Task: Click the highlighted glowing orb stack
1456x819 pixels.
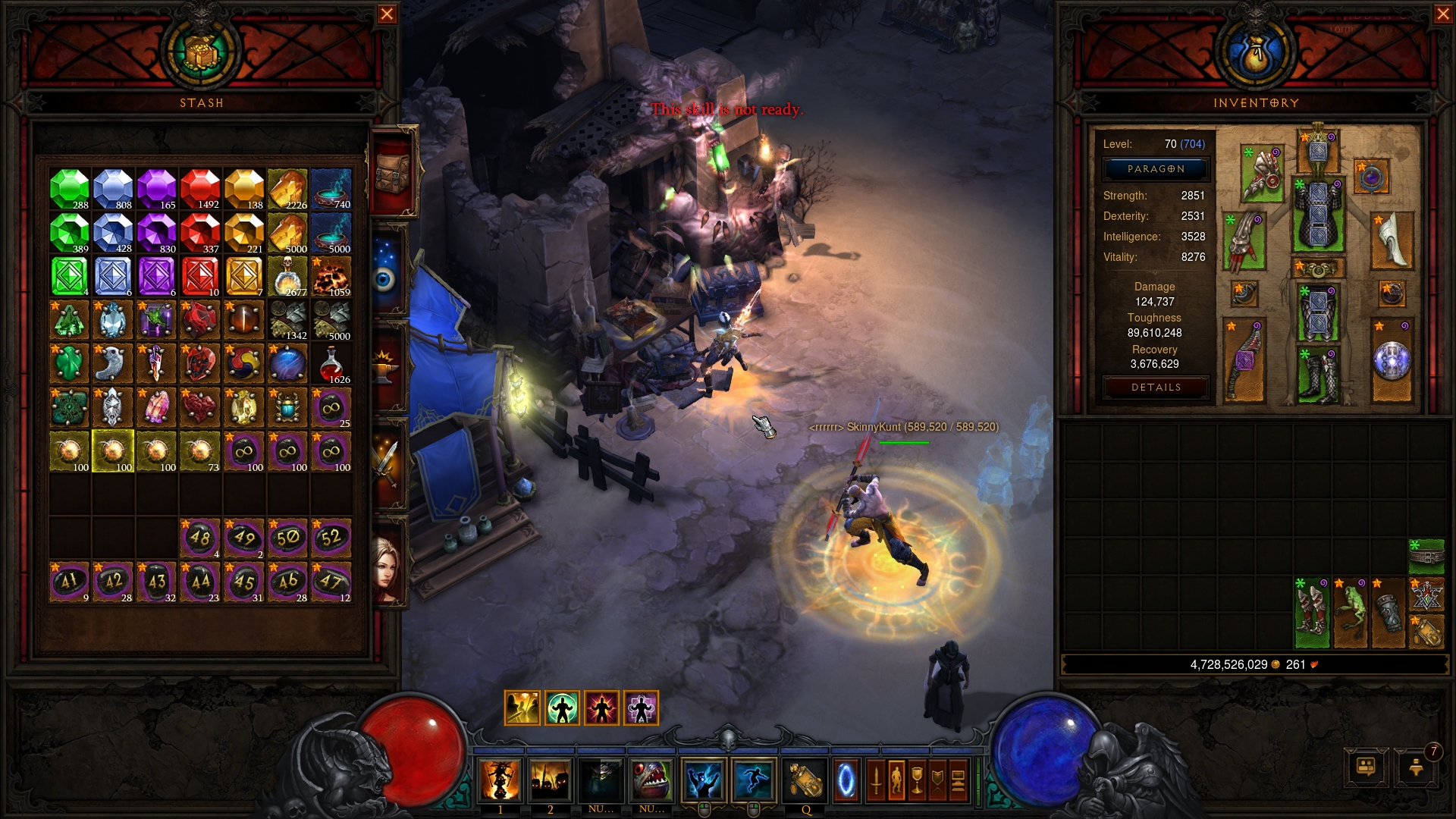Action: 113,451
